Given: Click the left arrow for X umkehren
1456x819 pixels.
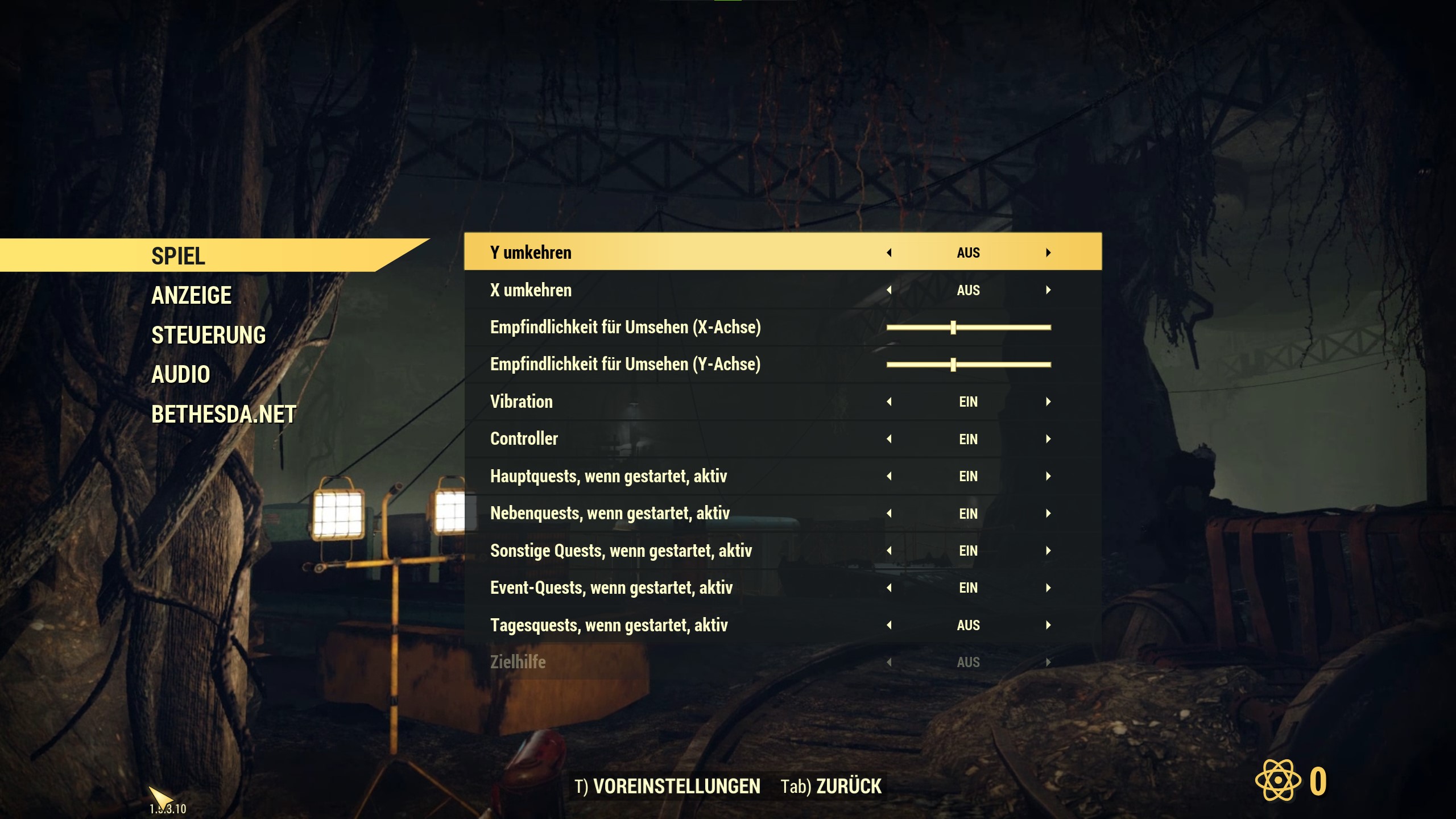Looking at the screenshot, I should [x=889, y=290].
